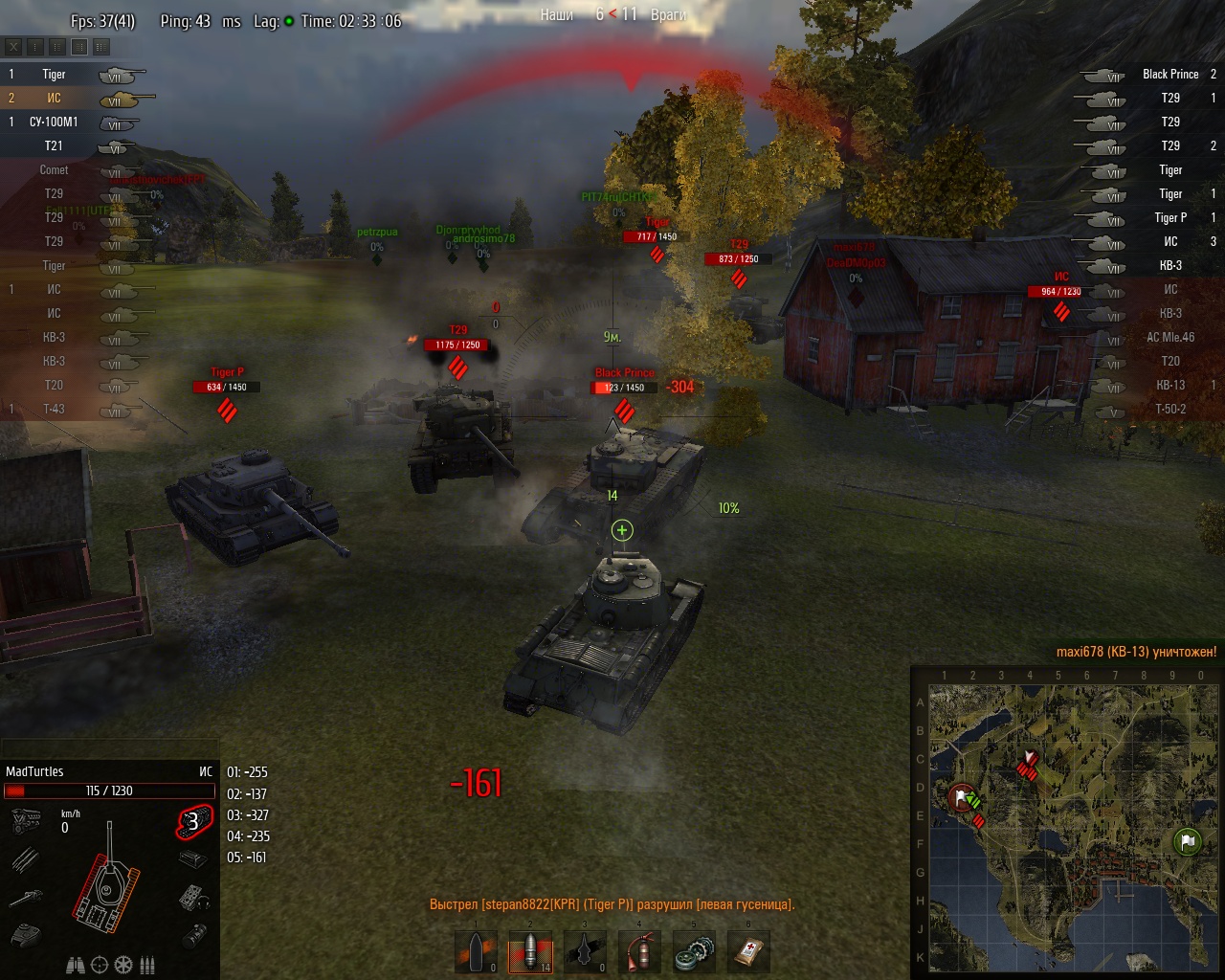The image size is (1225, 980).
Task: Click the three-shells loader crew icon
Action: pos(147,965)
